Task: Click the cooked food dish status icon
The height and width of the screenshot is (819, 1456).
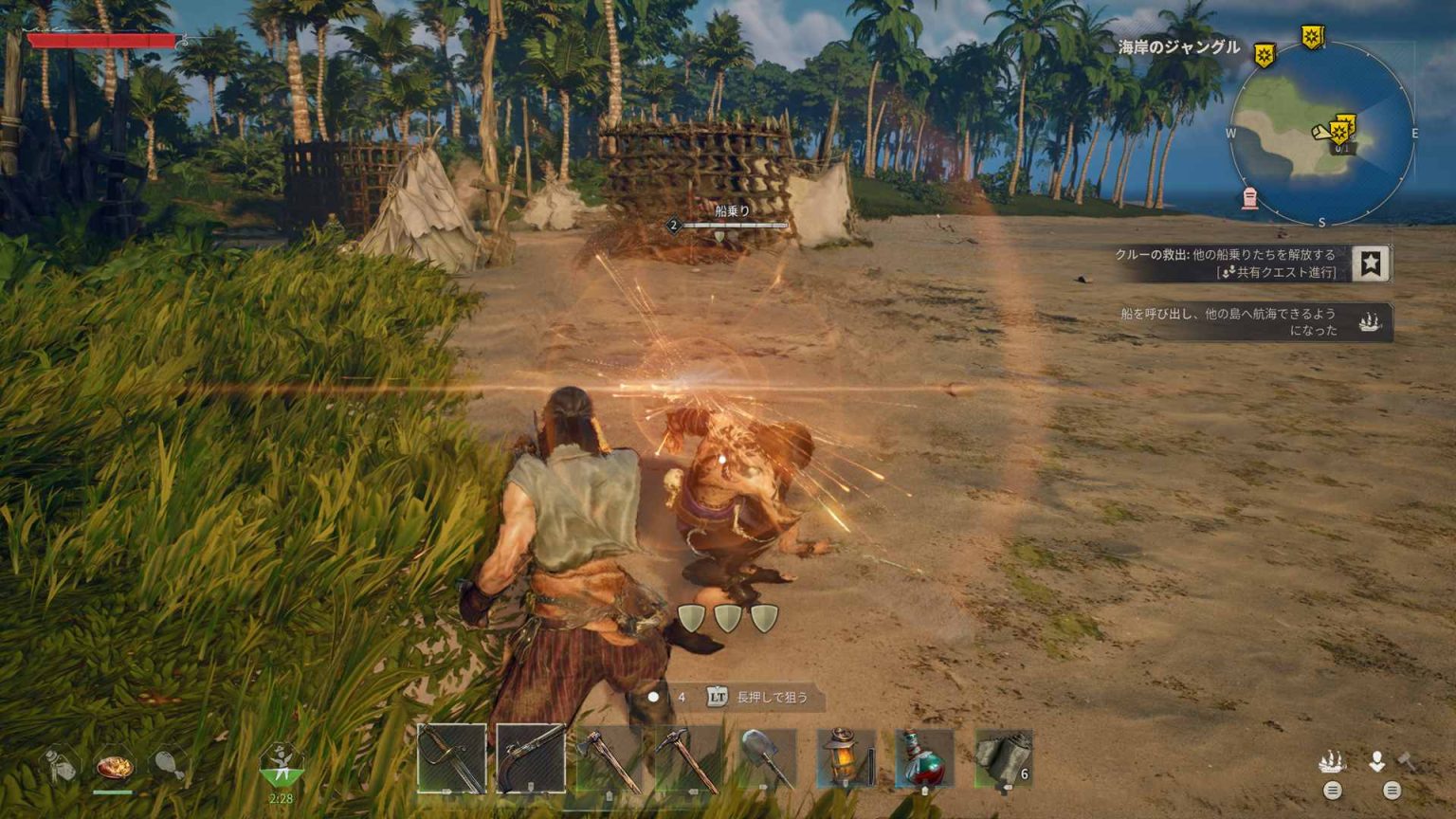Action: [x=114, y=766]
